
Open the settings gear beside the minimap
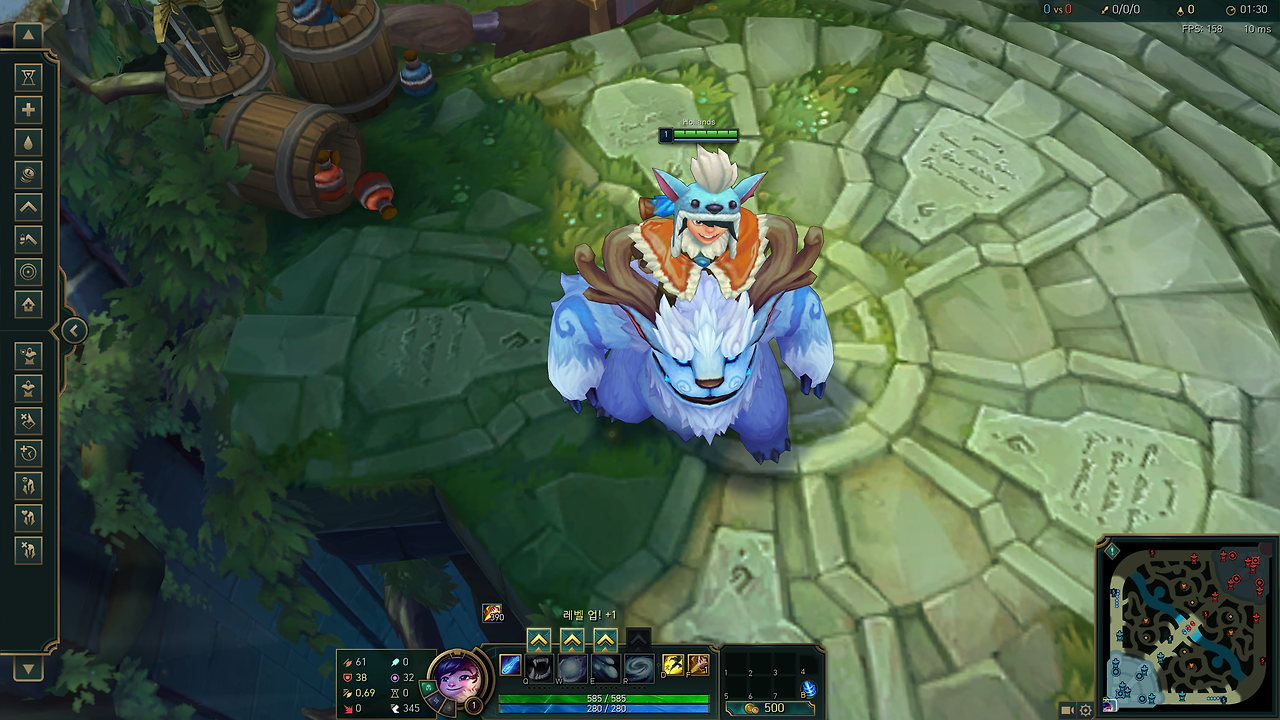(x=1086, y=708)
